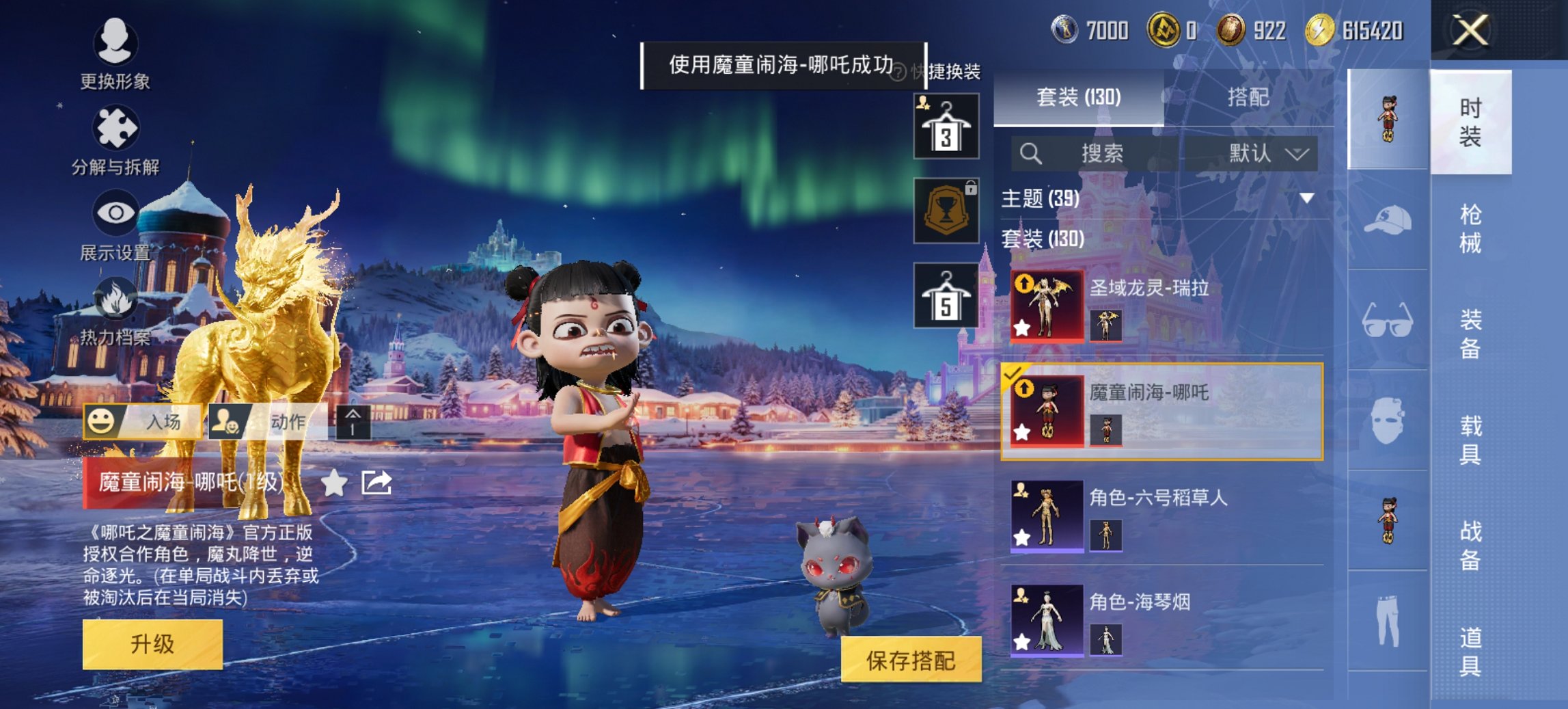This screenshot has width=1568, height=709.
Task: Choose the 角色-六号稻草人 outfit
Action: [1161, 516]
